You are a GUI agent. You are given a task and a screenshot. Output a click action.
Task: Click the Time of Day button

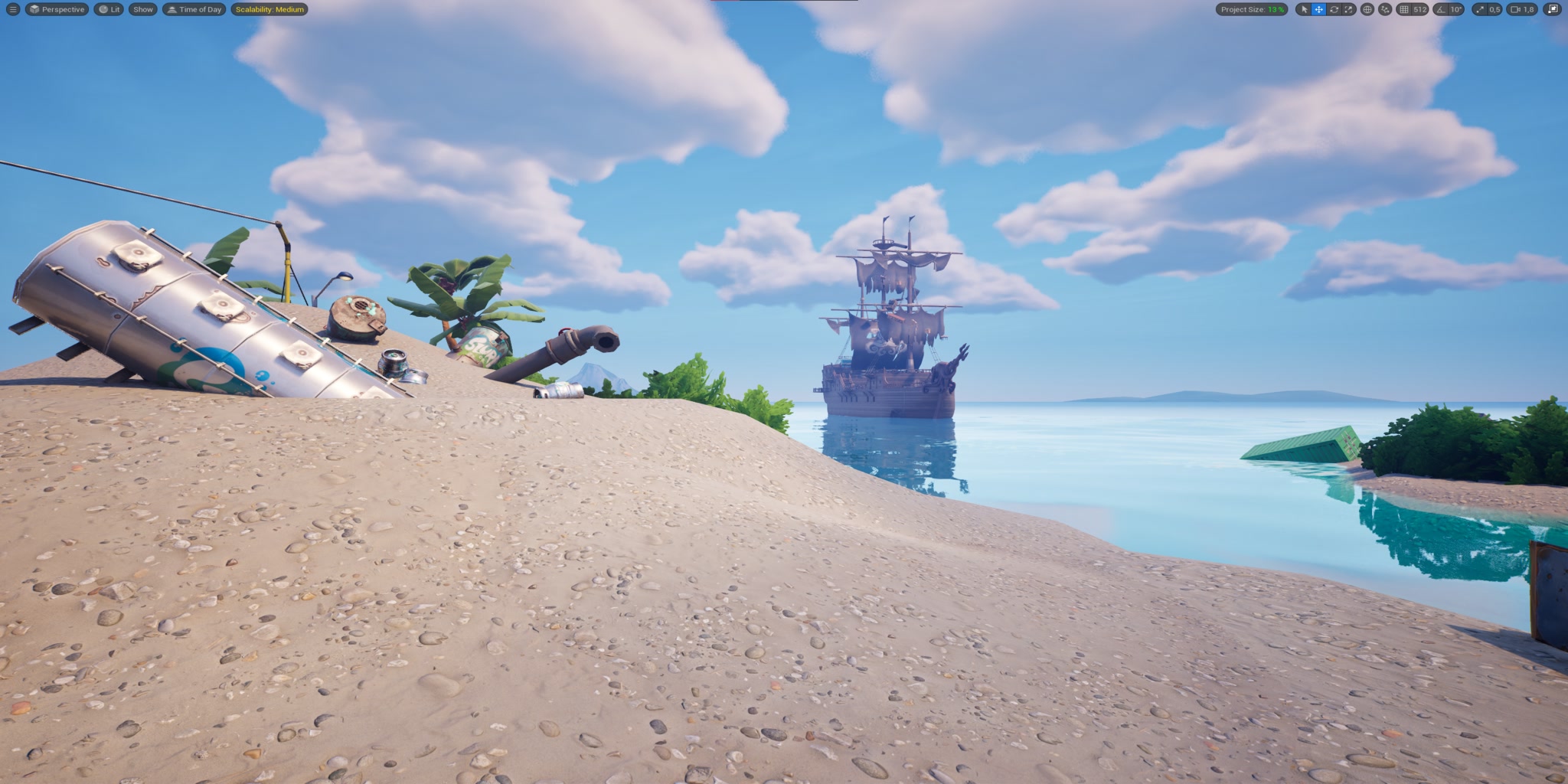[195, 10]
